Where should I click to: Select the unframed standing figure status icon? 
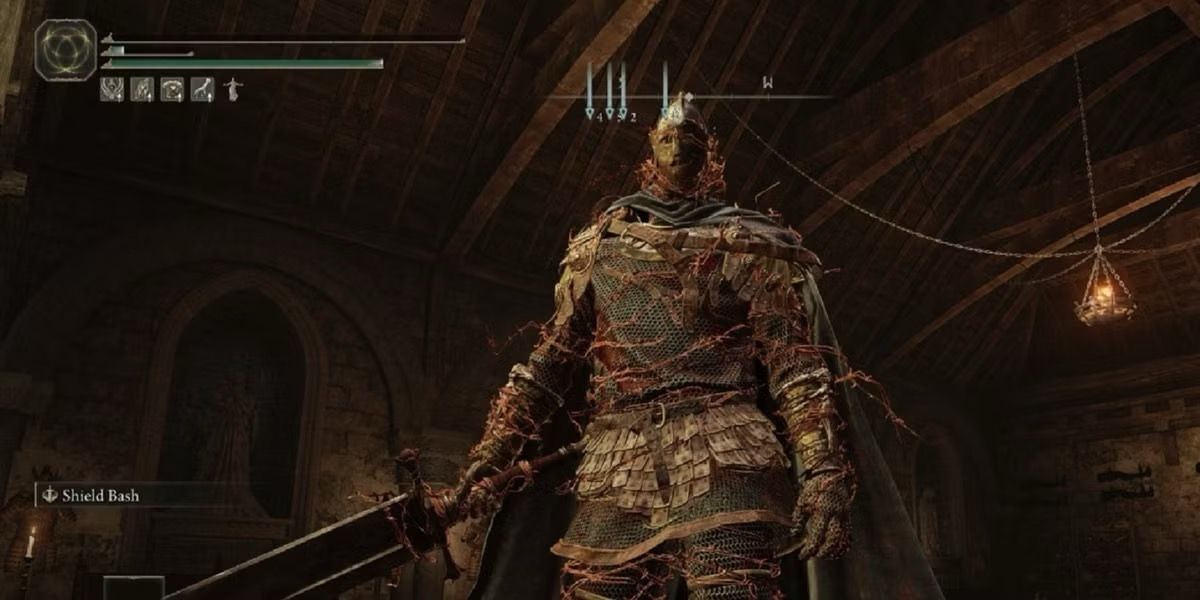pyautogui.click(x=234, y=89)
